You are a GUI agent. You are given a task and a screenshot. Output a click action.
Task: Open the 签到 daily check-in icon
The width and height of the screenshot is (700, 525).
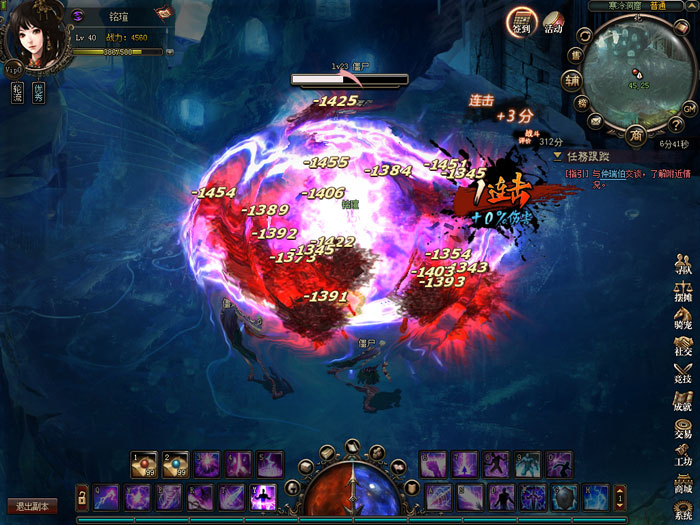coord(520,21)
